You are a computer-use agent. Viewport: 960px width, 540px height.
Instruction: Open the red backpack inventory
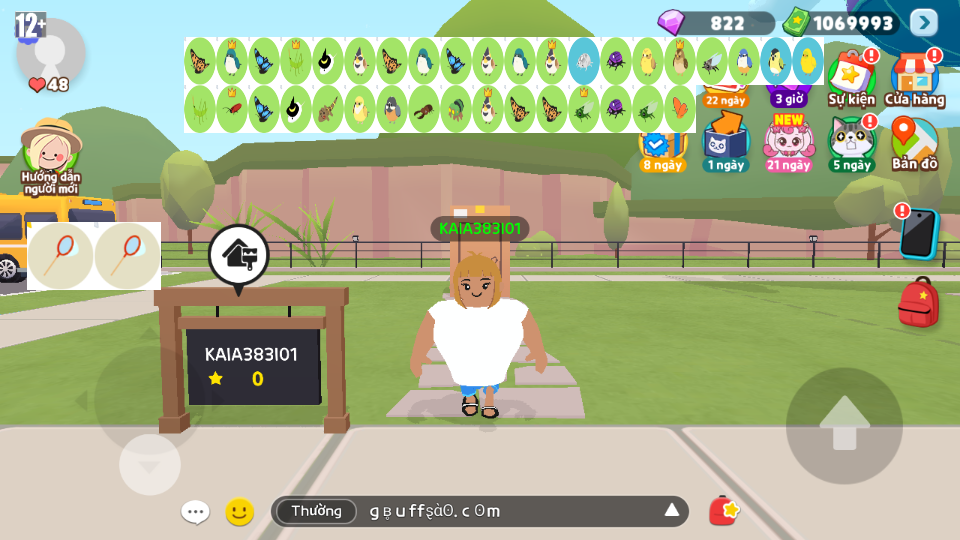[x=918, y=303]
